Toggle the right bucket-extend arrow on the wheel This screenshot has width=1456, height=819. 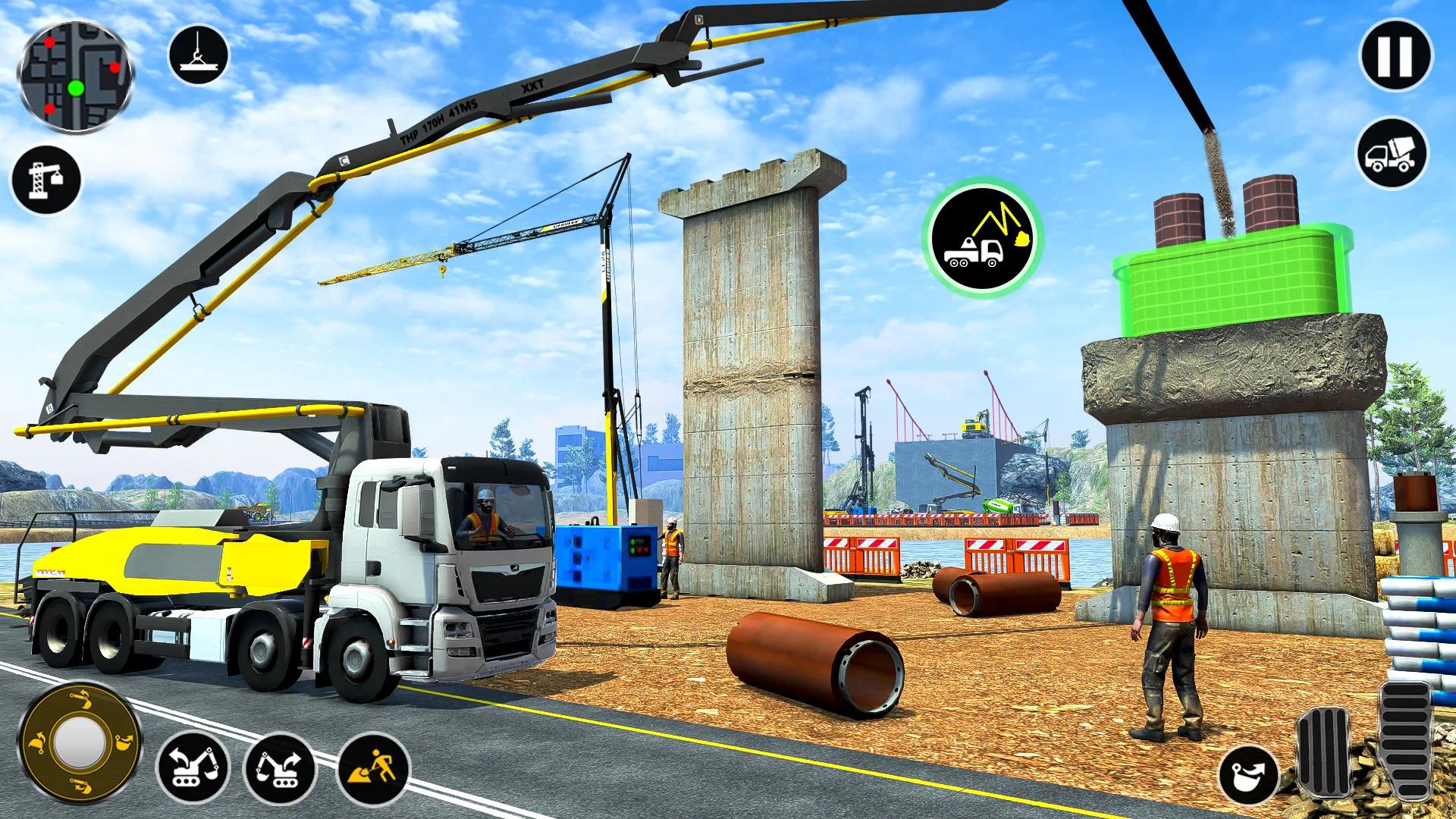click(x=124, y=742)
